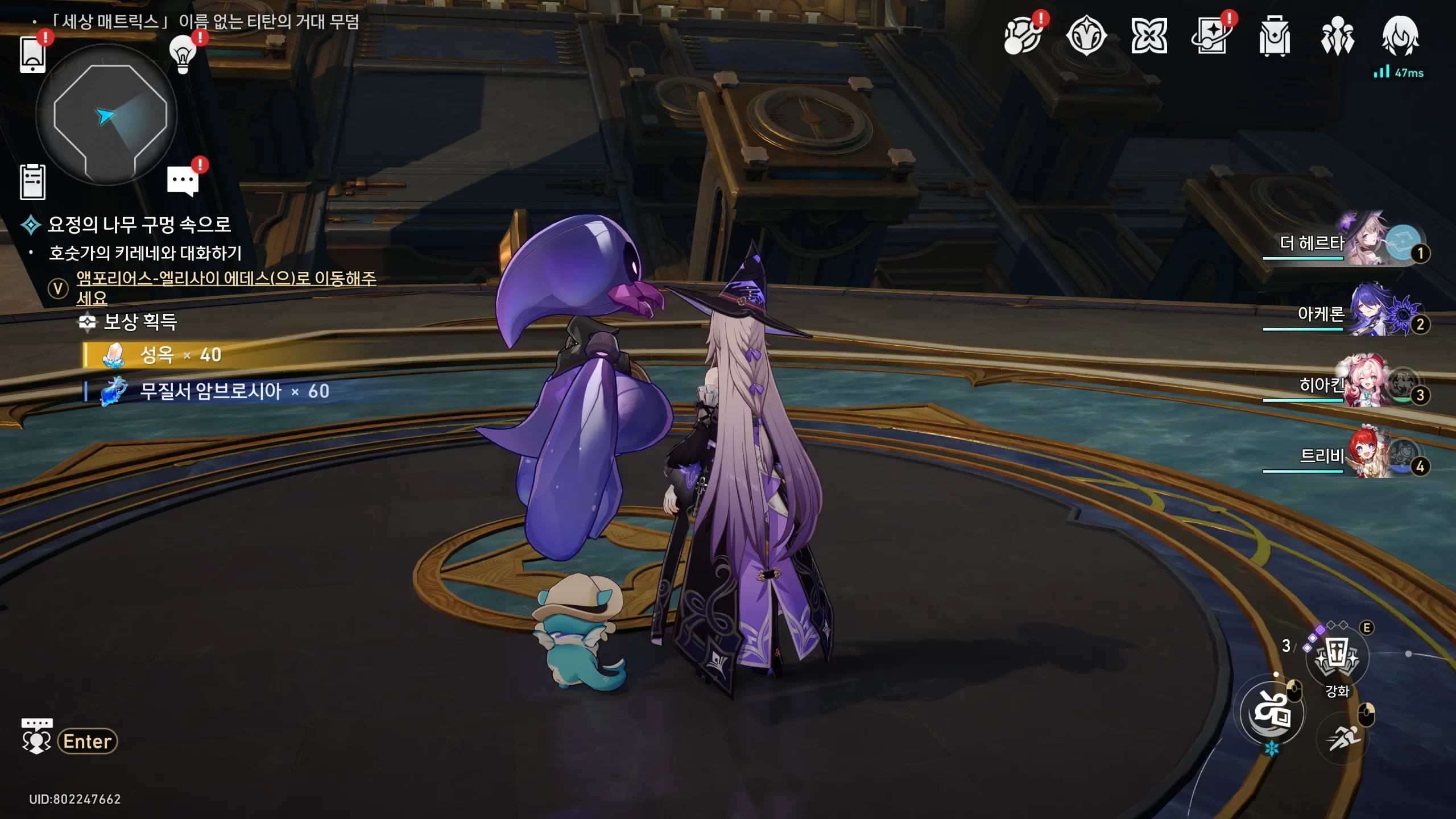
Task: Open the mission clipboard icon
Action: click(32, 183)
